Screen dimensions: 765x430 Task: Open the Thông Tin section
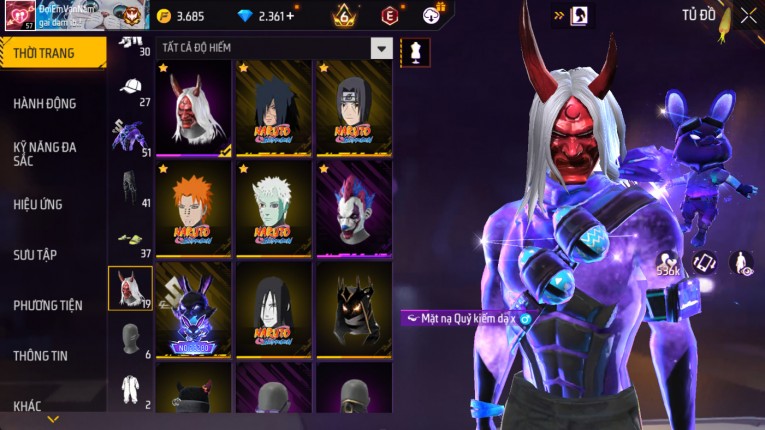tap(41, 355)
